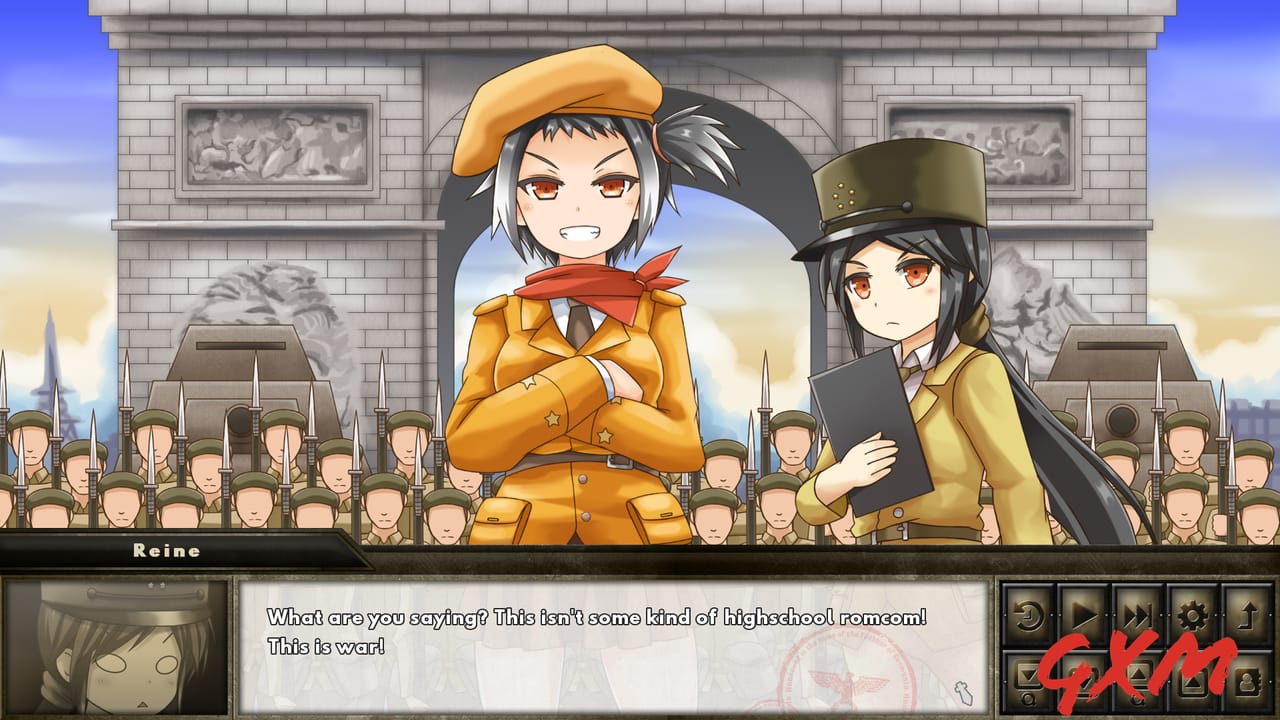Toggle skip mode with the fast-forward button
Screen dimensions: 1280x720
click(1139, 614)
